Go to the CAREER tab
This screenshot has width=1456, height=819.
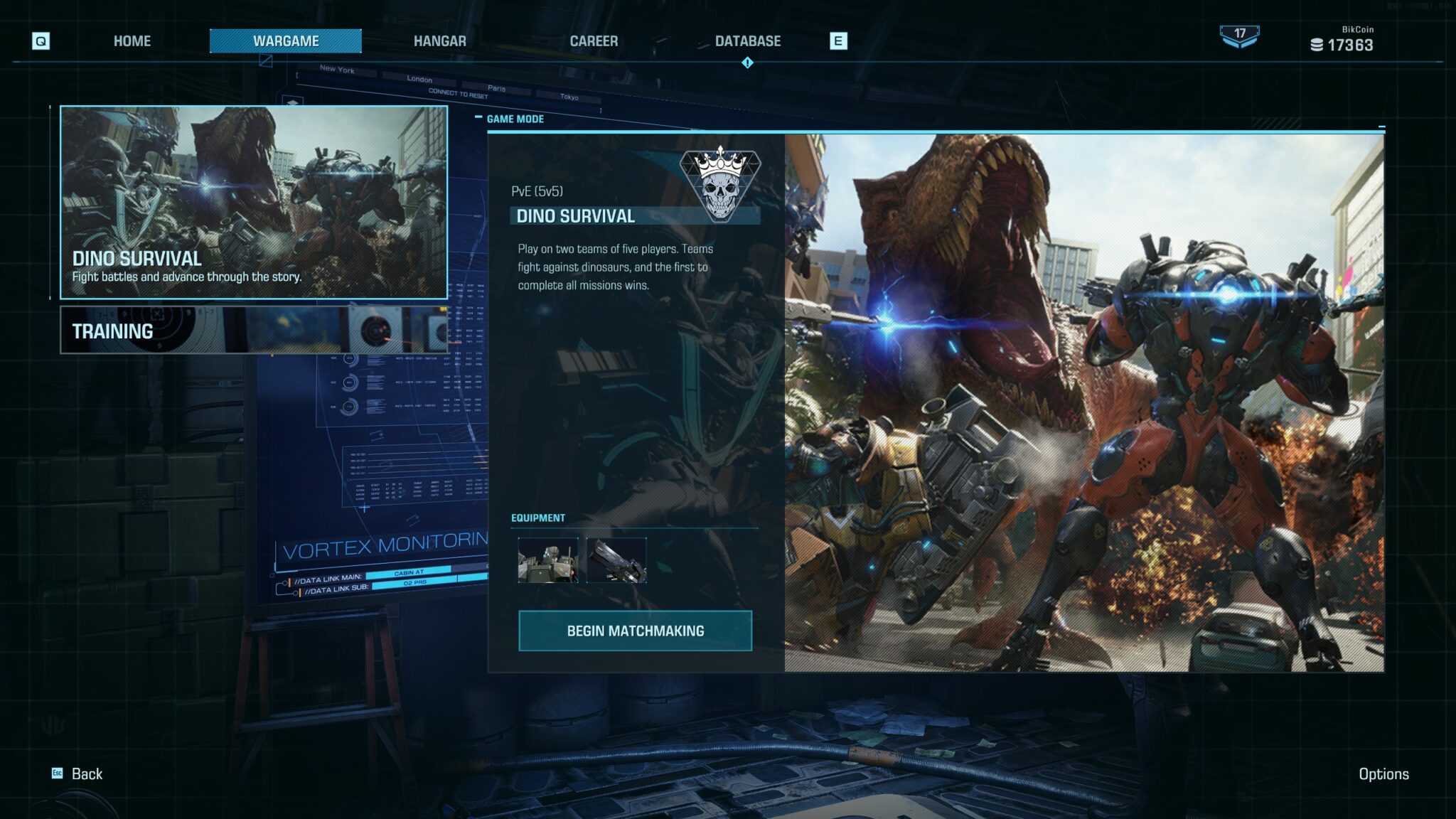point(594,41)
